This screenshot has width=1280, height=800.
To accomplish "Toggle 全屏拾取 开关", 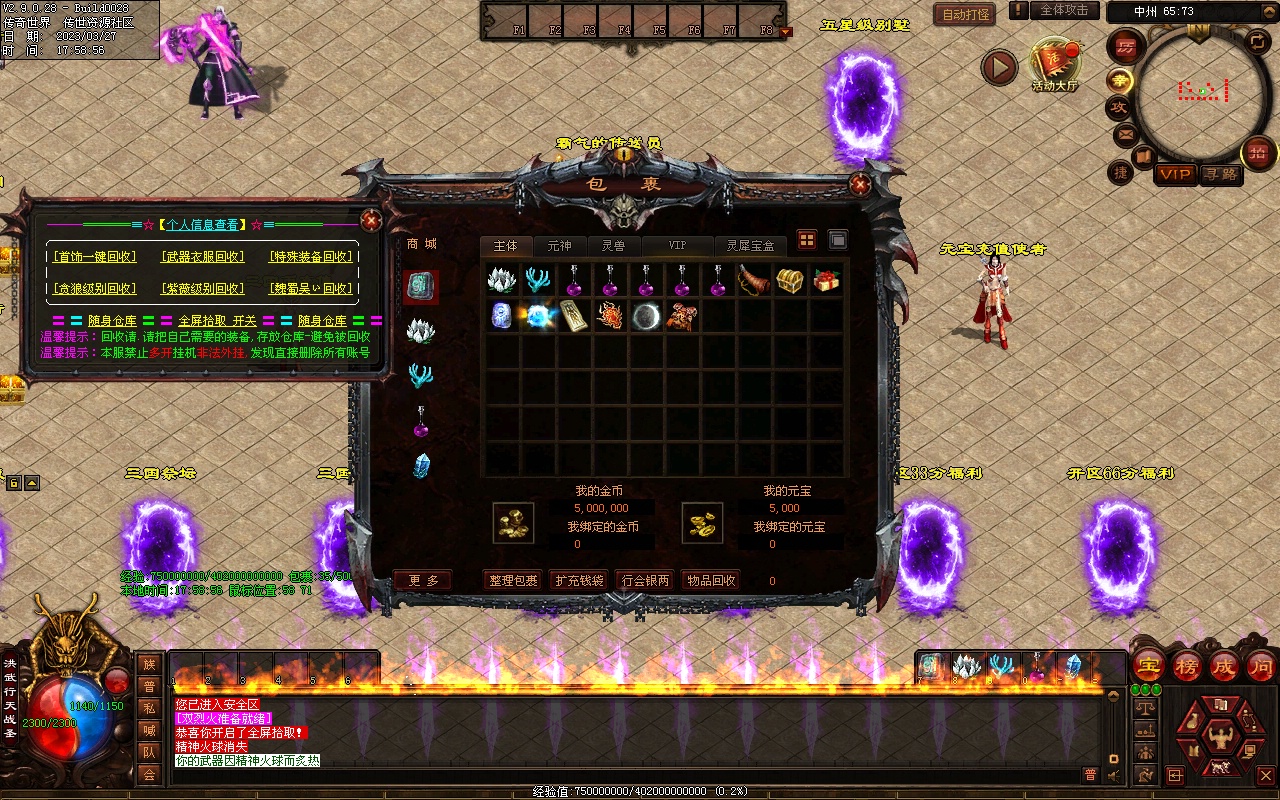I will [217, 321].
